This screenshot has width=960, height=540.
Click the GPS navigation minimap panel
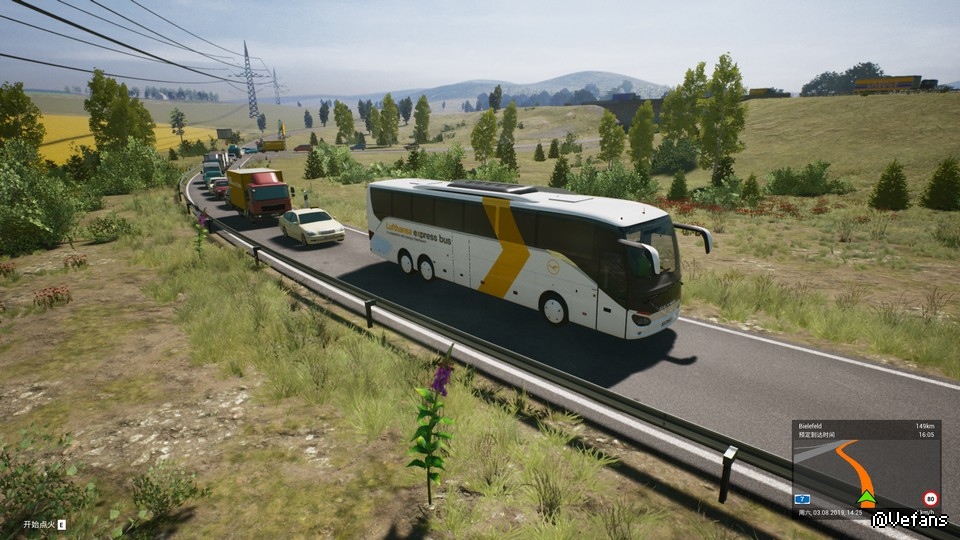pyautogui.click(x=866, y=464)
